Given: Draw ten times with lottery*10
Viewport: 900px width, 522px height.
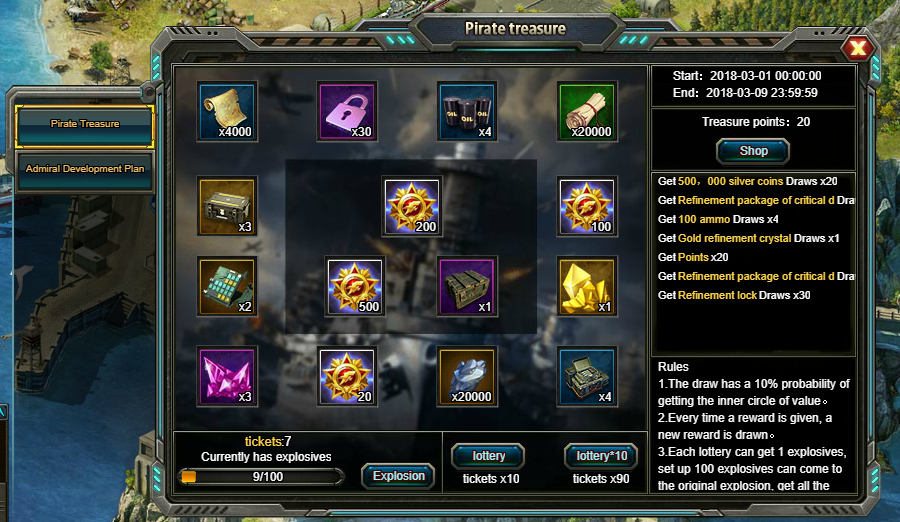Looking at the screenshot, I should coord(601,456).
